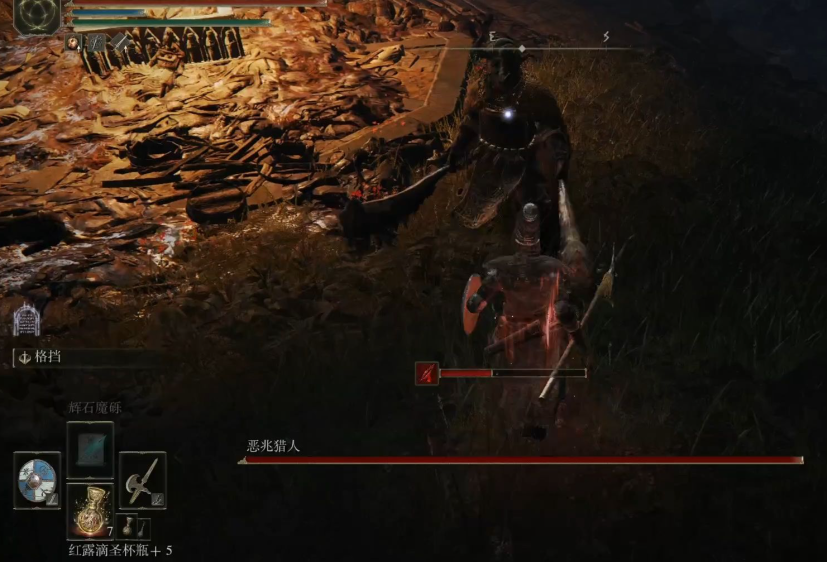Click the Elden Ring emblem icon
Screen dimensions: 827x562
click(x=37, y=17)
